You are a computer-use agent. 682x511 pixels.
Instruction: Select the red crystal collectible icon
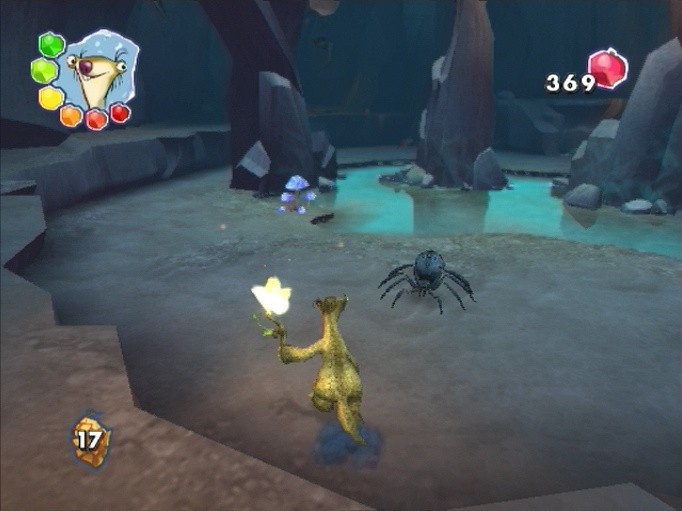pyautogui.click(x=607, y=69)
